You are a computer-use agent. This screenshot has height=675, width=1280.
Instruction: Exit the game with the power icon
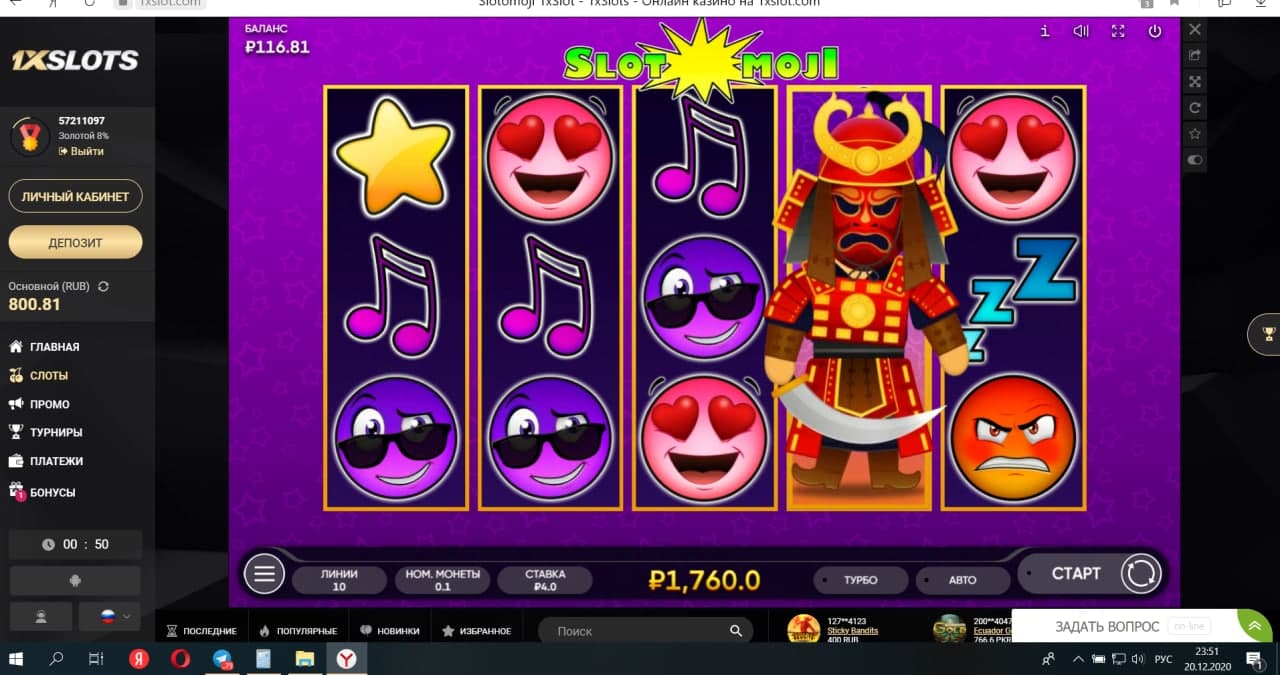[x=1155, y=31]
